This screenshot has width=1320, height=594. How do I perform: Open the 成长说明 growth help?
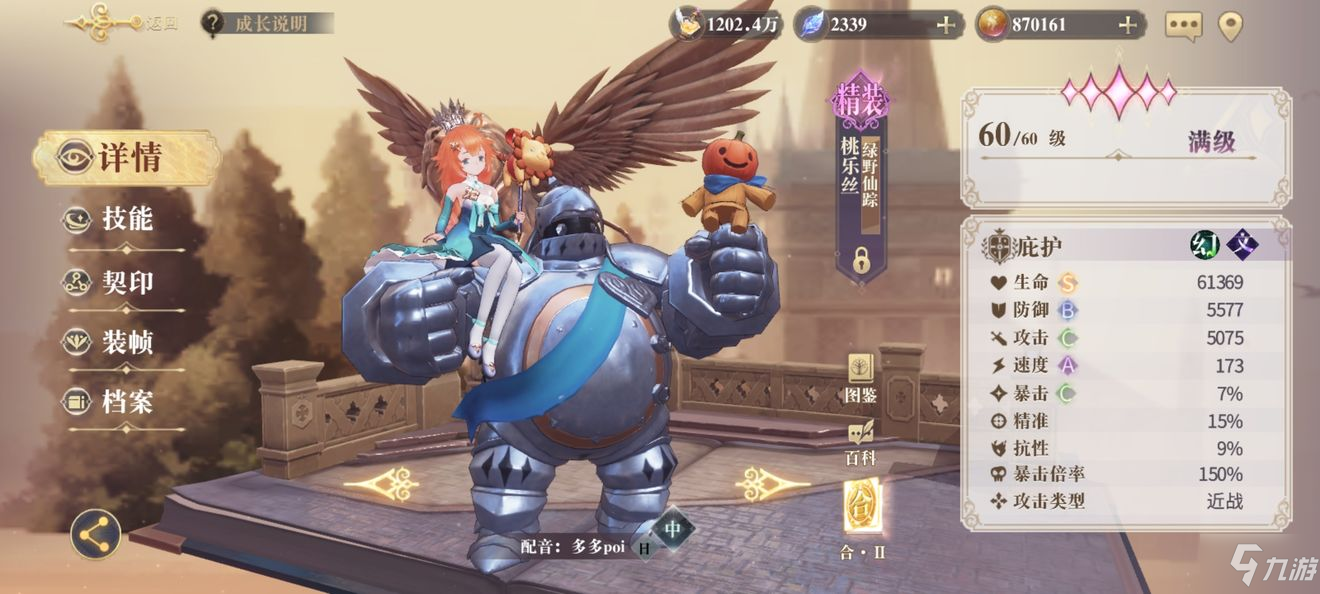(267, 23)
